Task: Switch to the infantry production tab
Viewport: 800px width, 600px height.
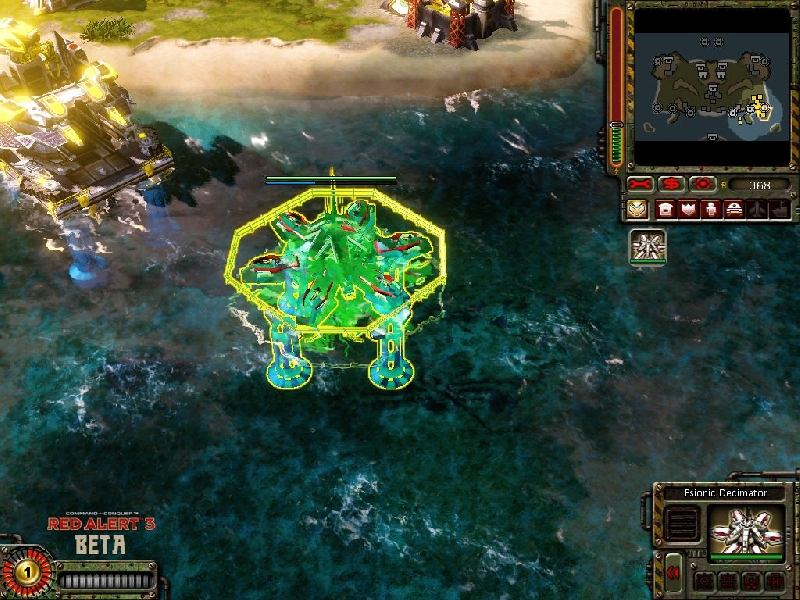Action: [x=711, y=210]
